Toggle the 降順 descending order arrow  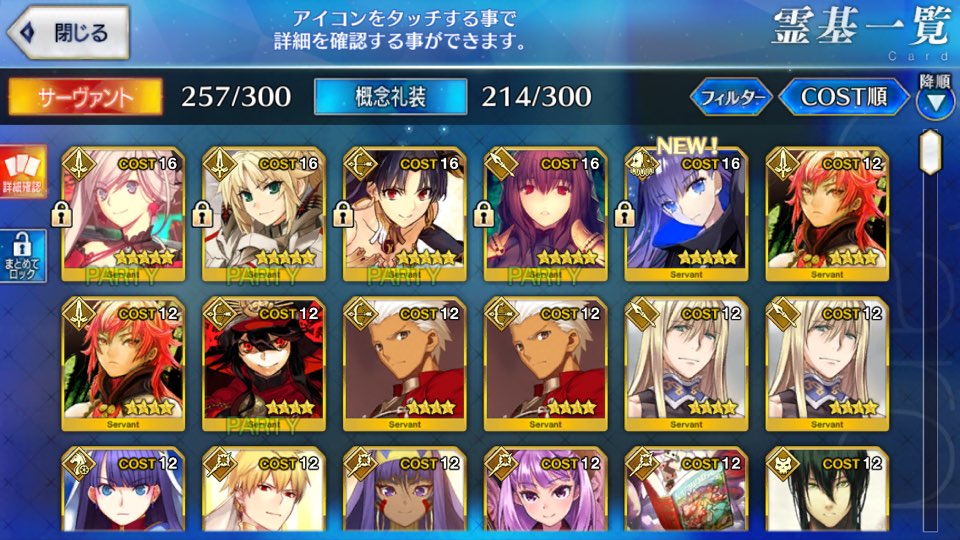[935, 100]
